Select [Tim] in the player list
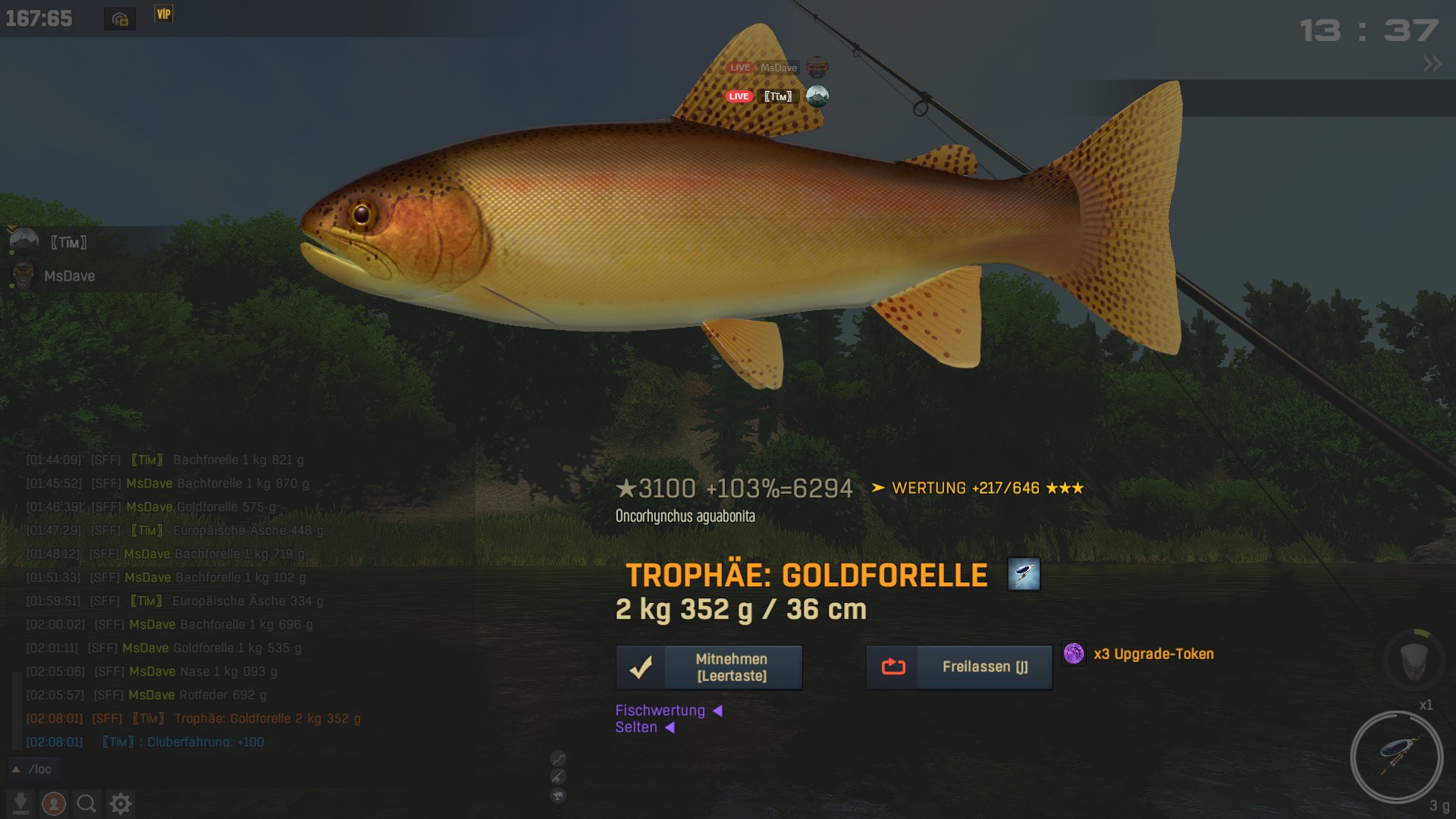Viewport: 1456px width, 819px height. click(x=68, y=243)
